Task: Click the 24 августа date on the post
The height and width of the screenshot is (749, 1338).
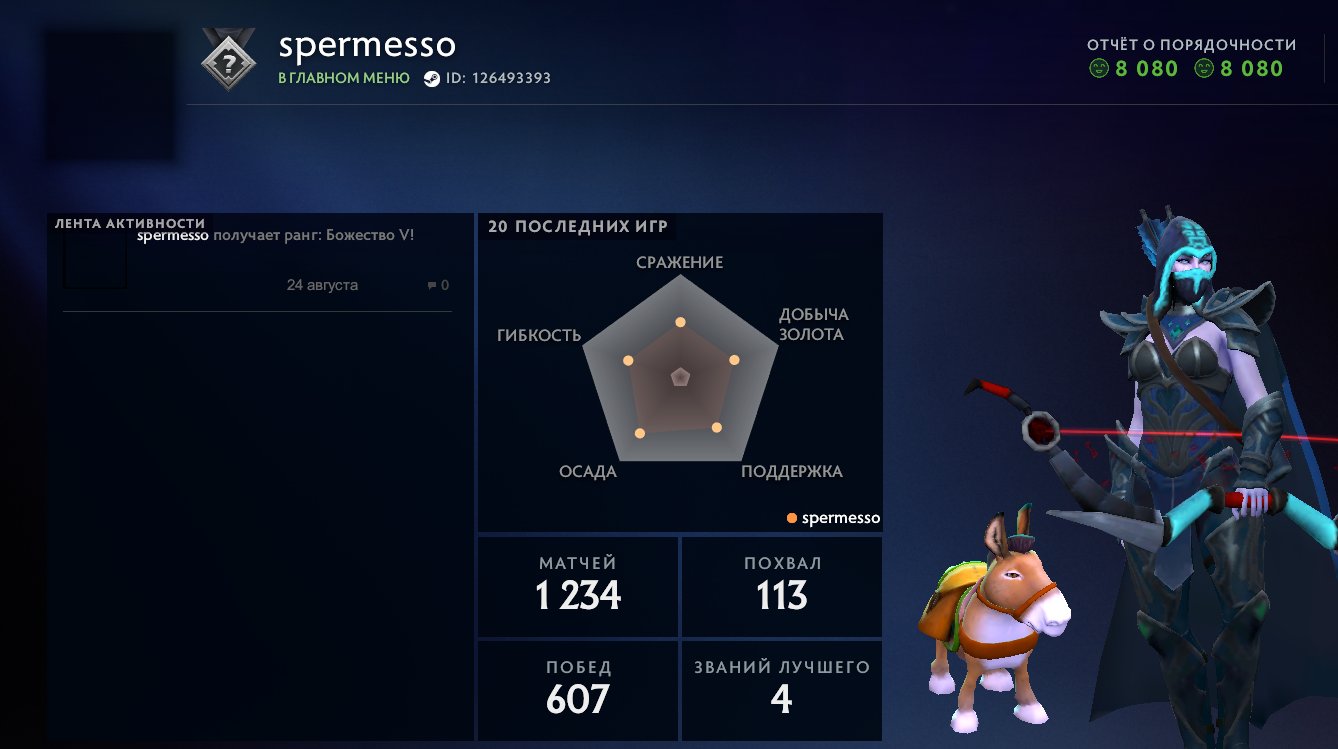Action: pos(323,285)
